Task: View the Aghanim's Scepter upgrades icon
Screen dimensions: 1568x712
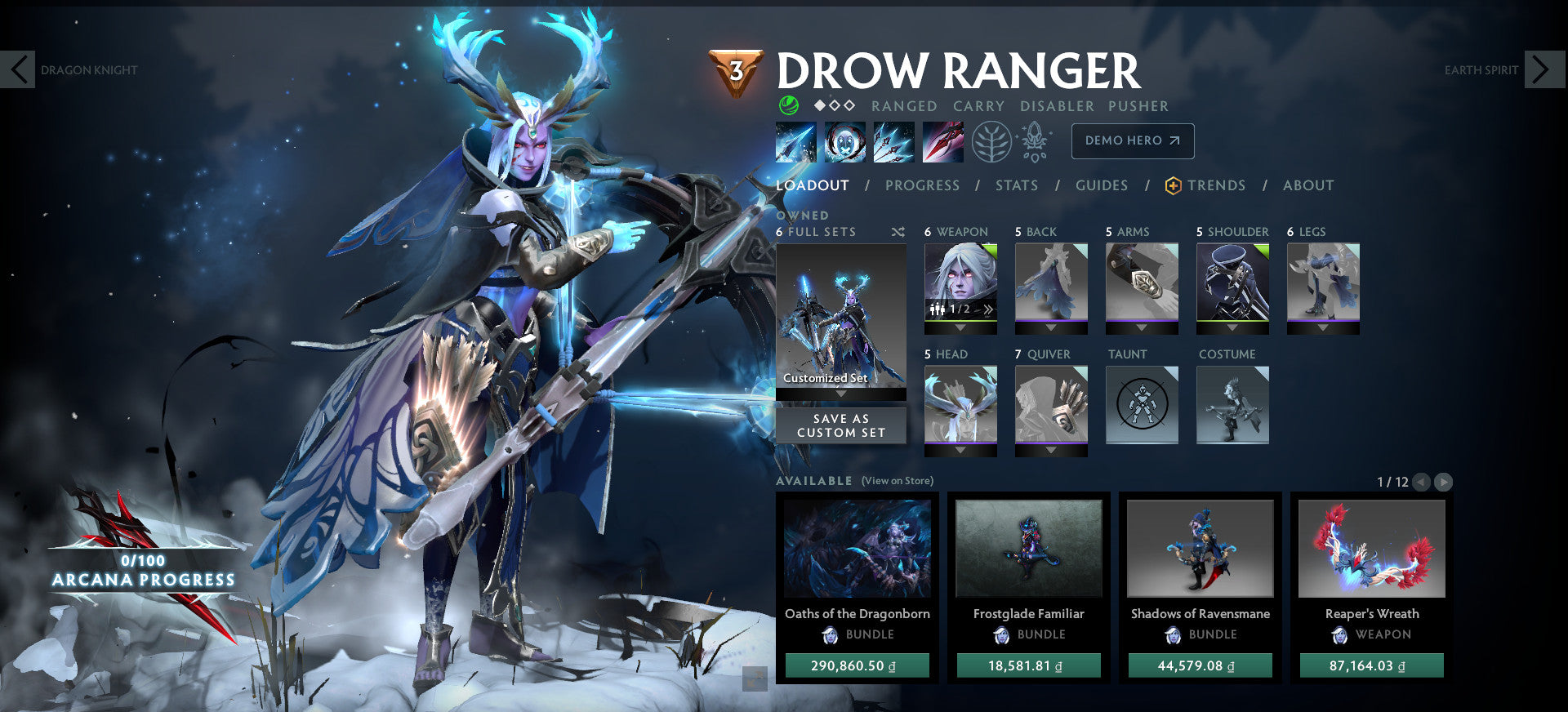Action: [1034, 140]
